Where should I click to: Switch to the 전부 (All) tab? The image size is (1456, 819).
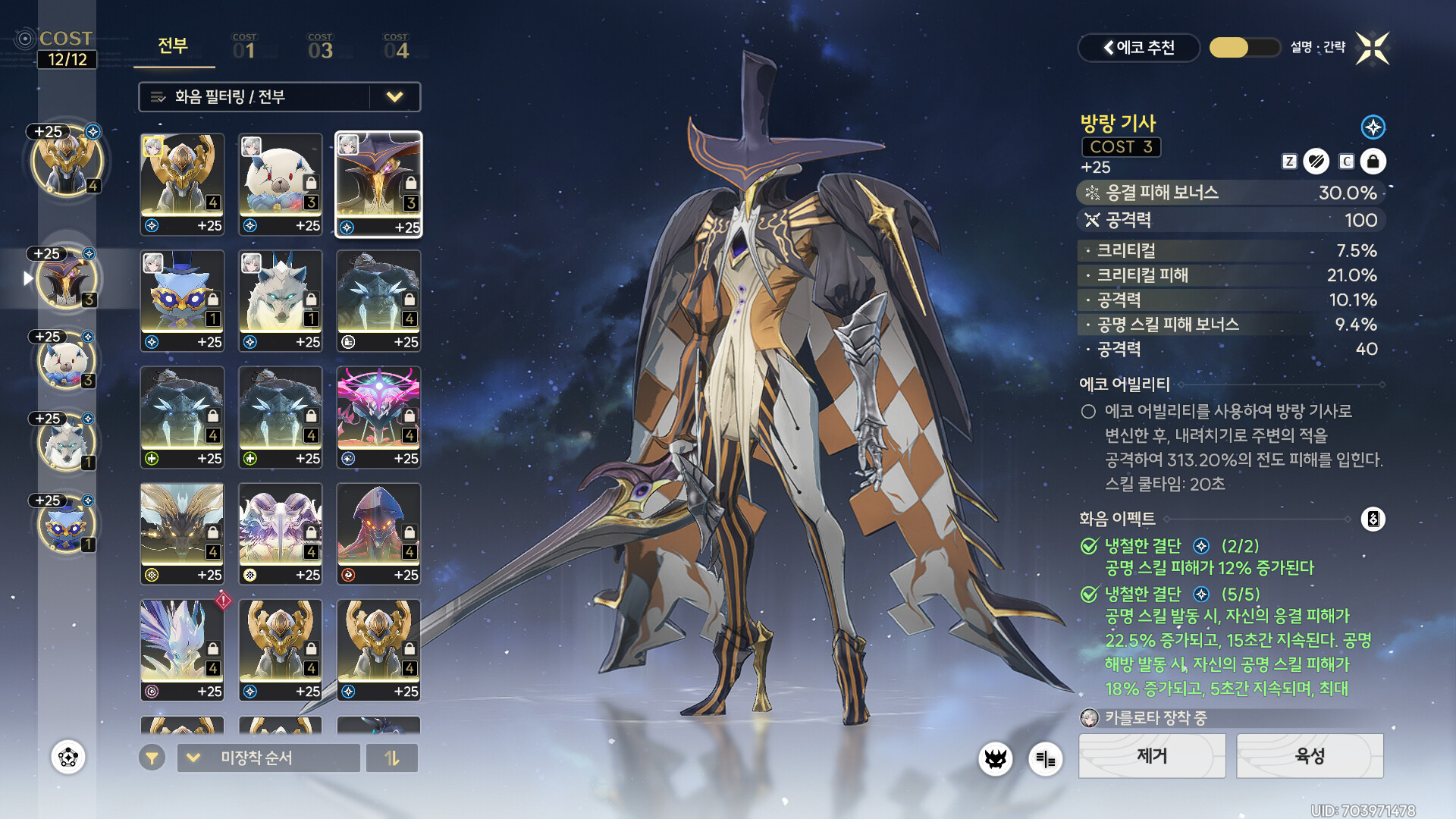coord(173,47)
